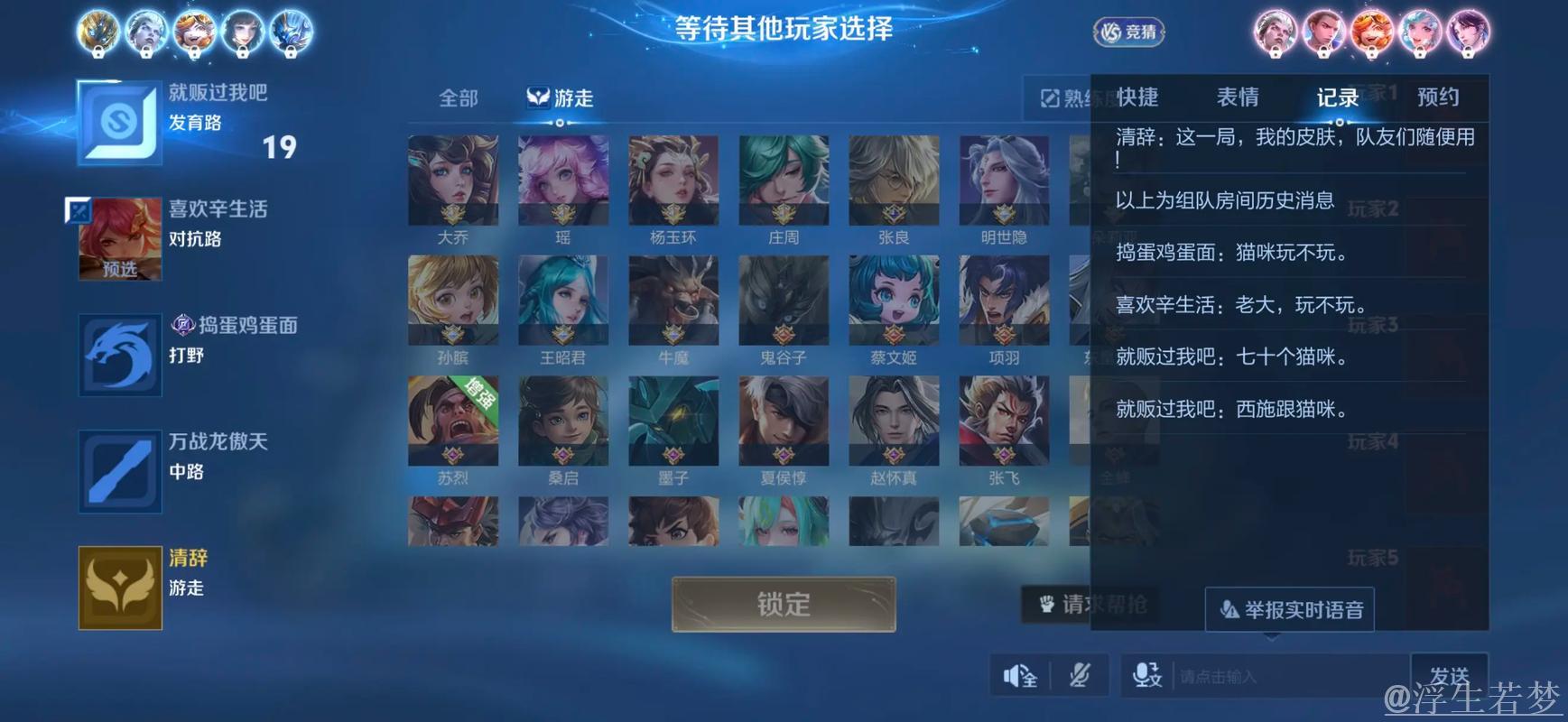Pick the hero 瑶
This screenshot has height=722, width=1568.
(x=563, y=180)
